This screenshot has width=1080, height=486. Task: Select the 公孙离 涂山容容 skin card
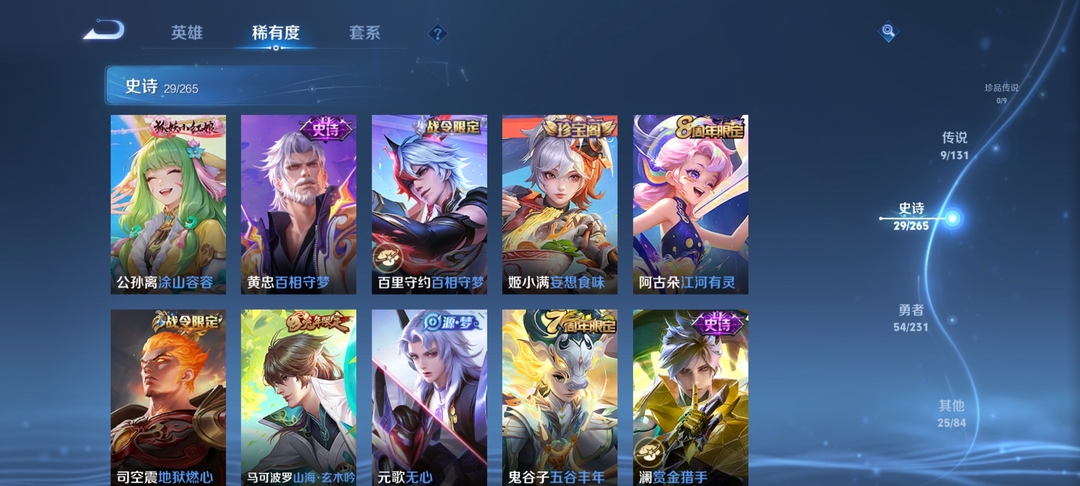coord(168,204)
